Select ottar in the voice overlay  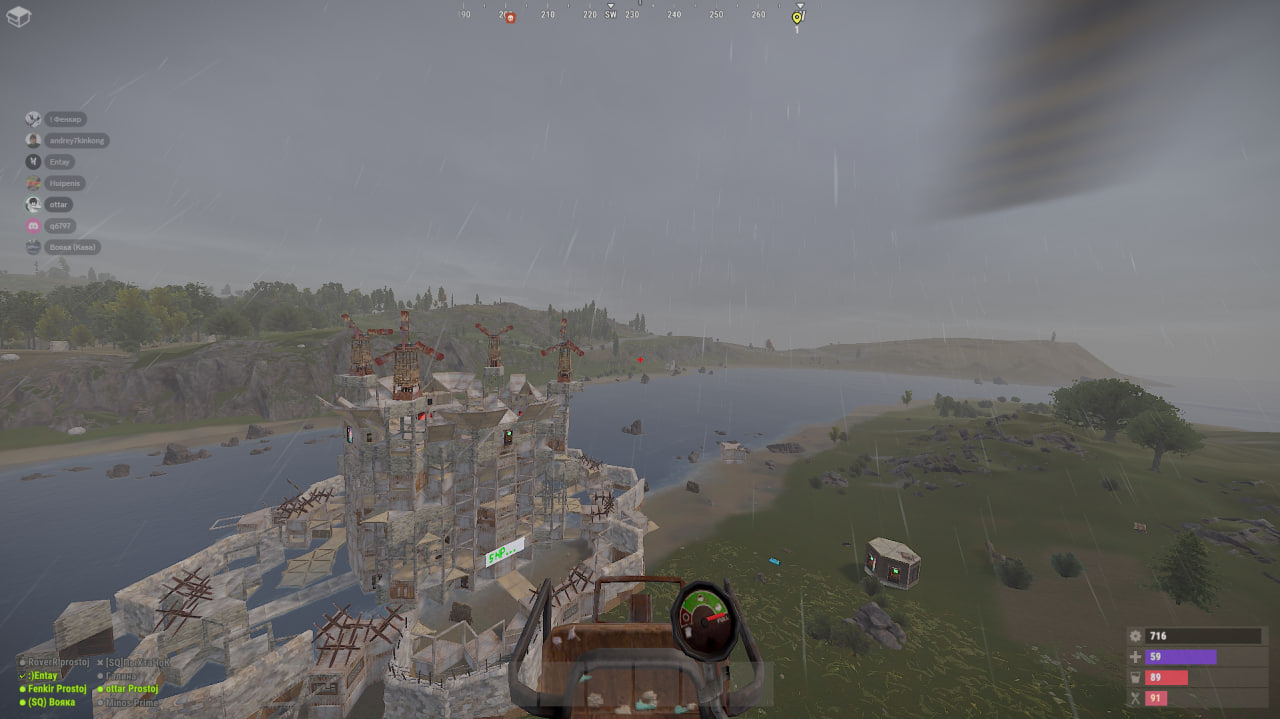[59, 204]
